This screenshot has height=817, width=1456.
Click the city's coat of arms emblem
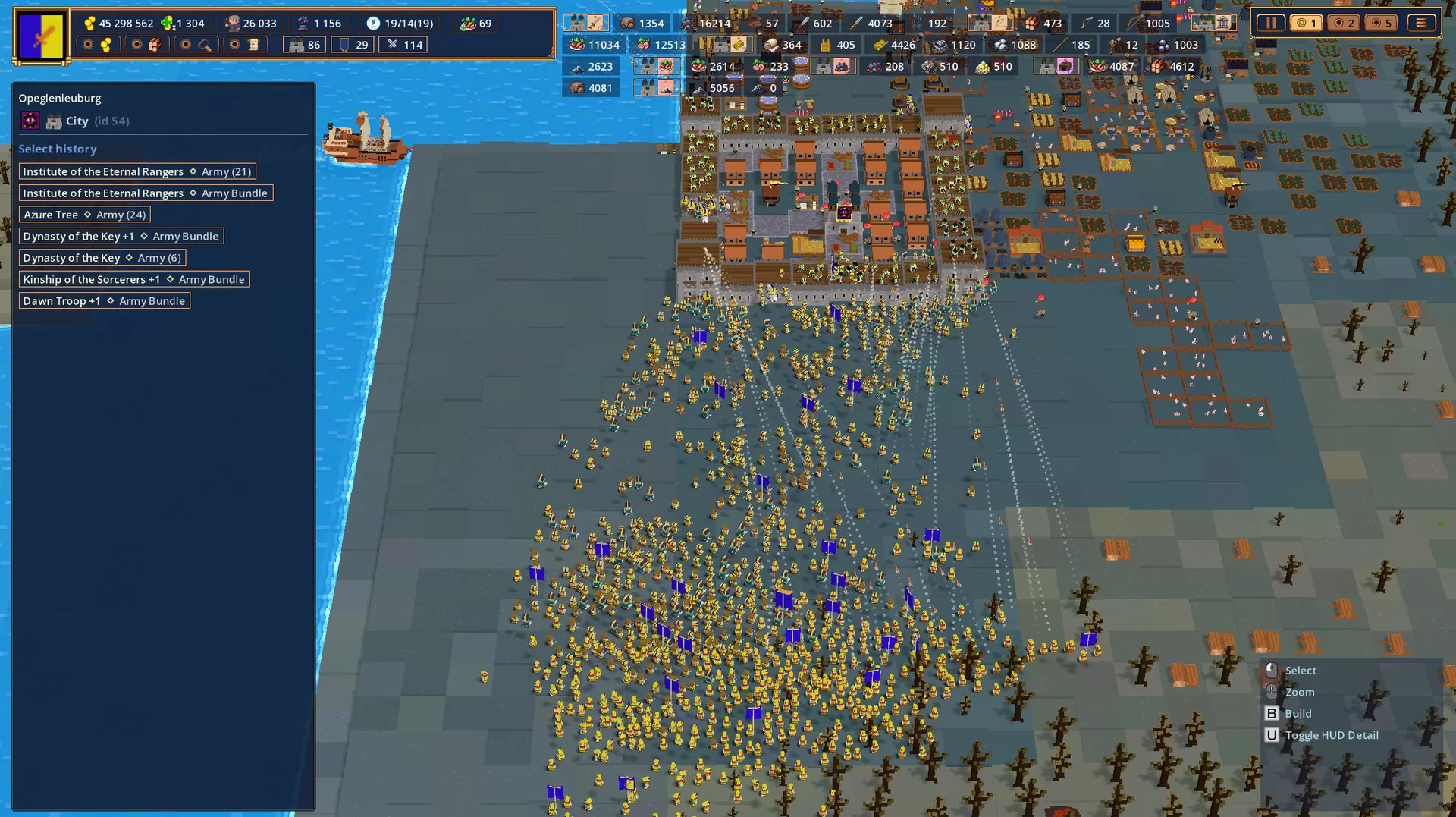[x=31, y=121]
